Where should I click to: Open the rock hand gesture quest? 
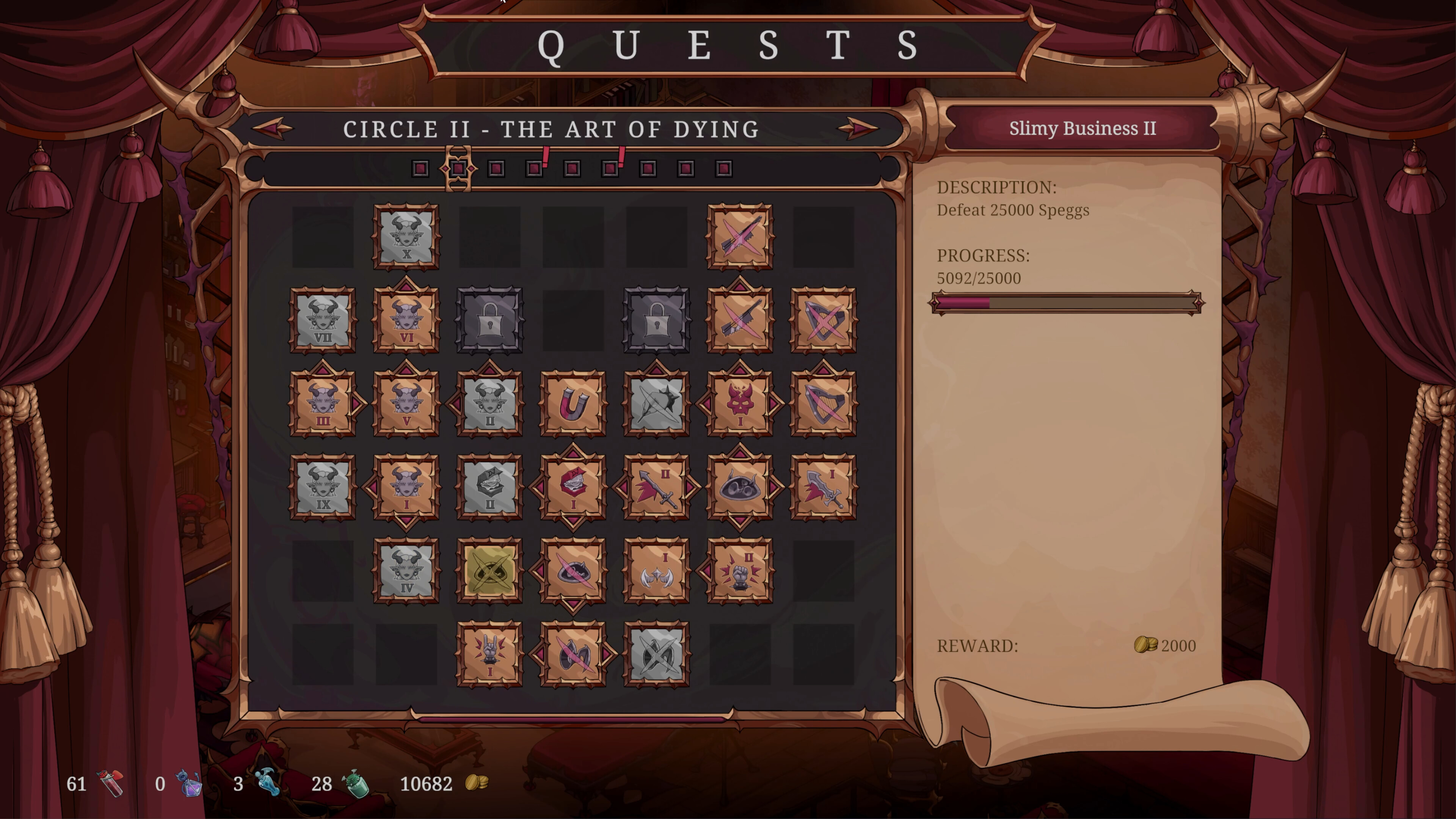pyautogui.click(x=490, y=654)
